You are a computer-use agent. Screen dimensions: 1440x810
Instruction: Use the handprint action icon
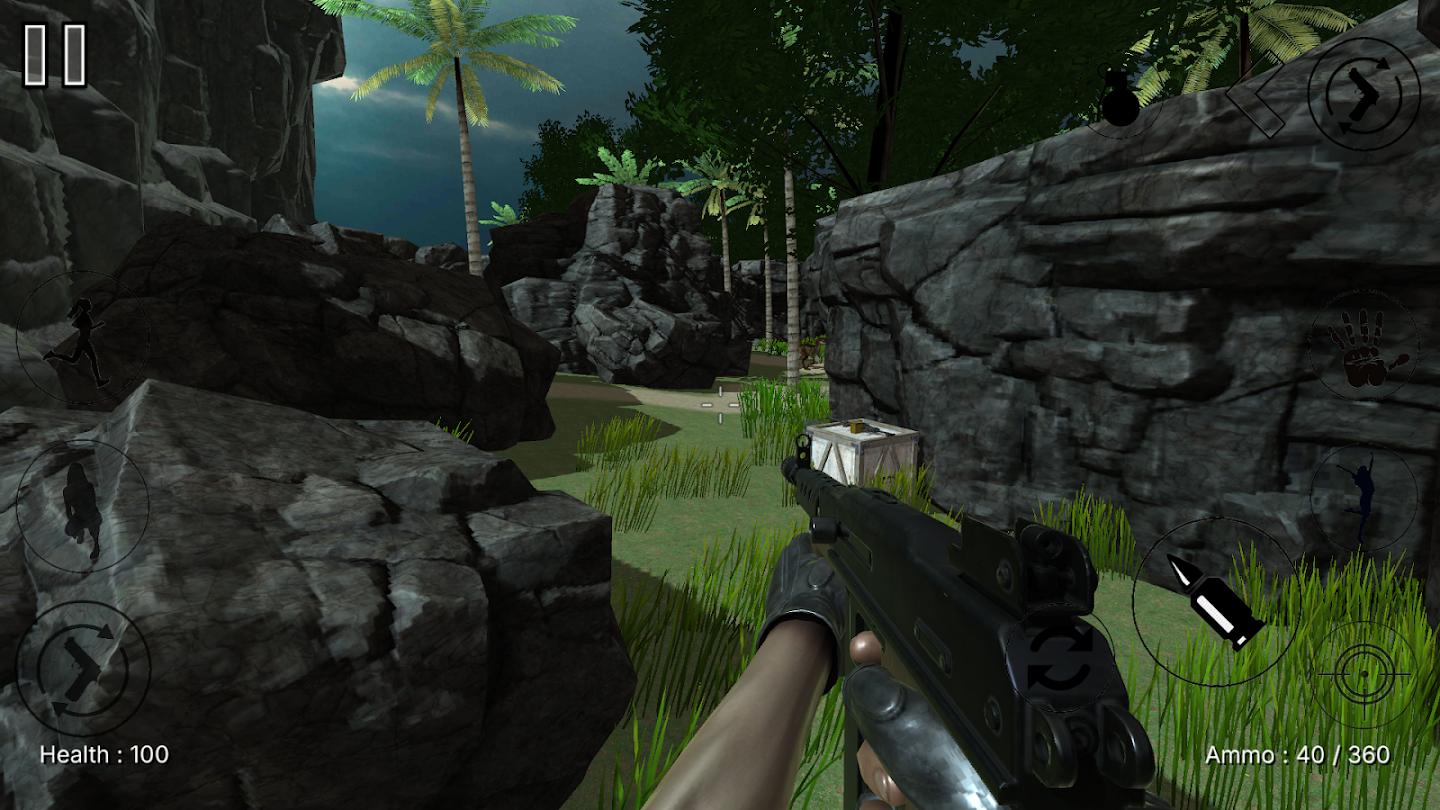(x=1363, y=345)
